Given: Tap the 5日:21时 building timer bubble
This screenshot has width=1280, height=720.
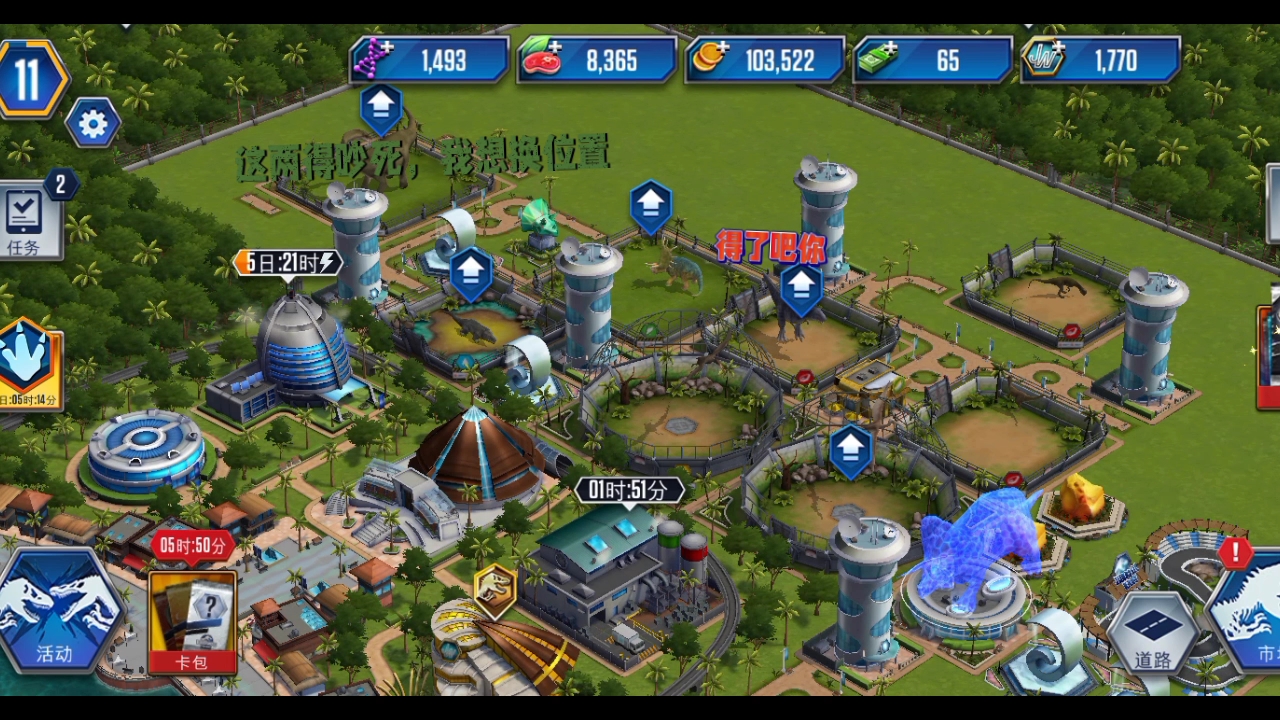Looking at the screenshot, I should coord(288,263).
